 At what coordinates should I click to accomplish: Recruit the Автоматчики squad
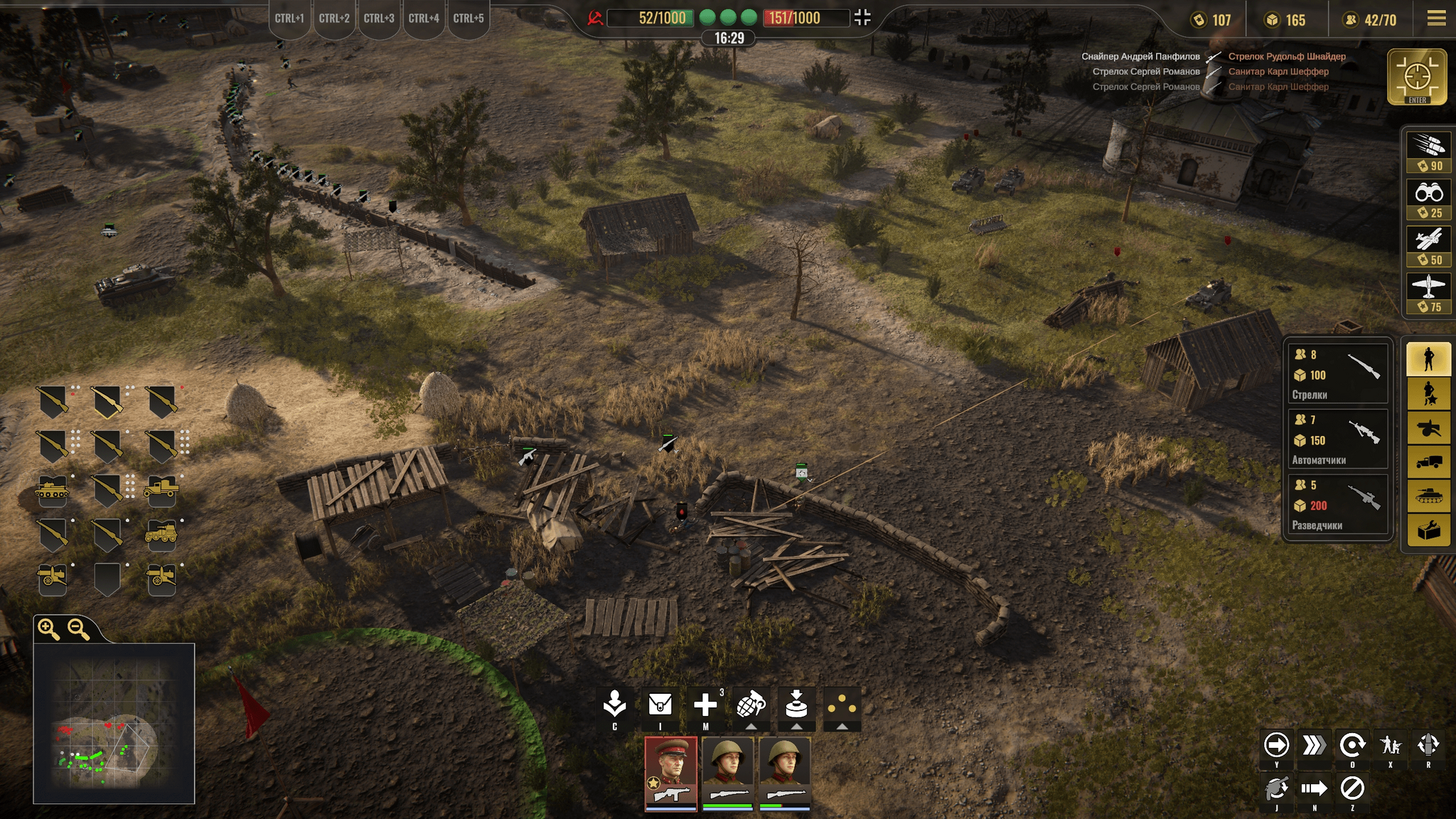[x=1337, y=439]
